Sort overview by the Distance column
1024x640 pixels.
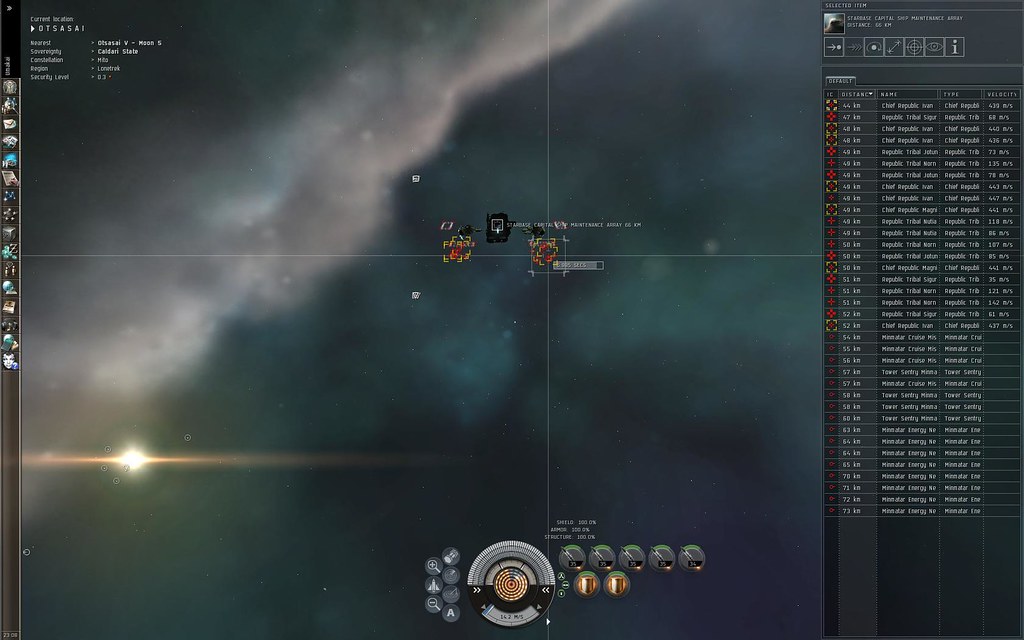[x=857, y=94]
